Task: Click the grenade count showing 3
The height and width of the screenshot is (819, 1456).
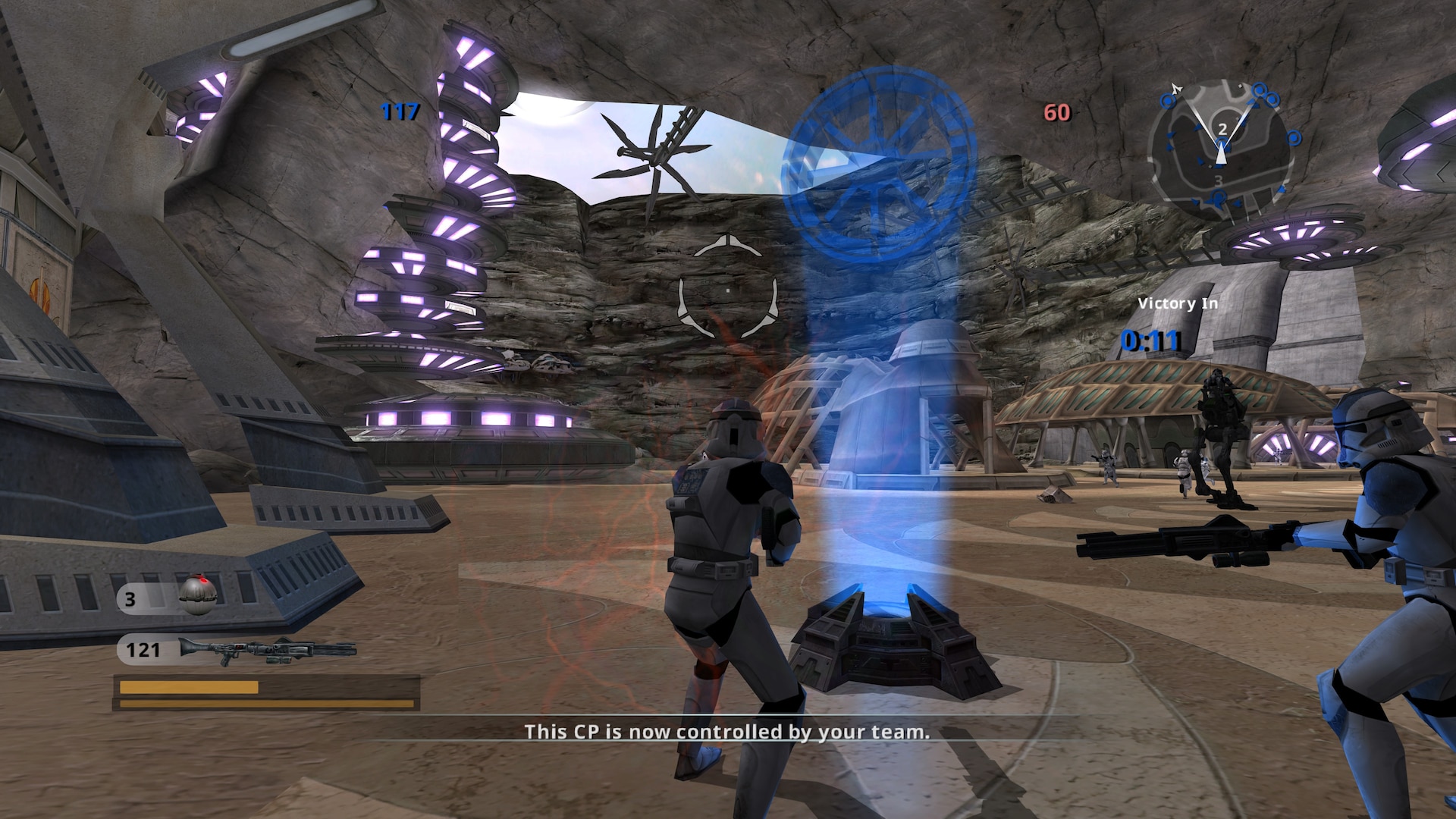Action: click(x=129, y=599)
